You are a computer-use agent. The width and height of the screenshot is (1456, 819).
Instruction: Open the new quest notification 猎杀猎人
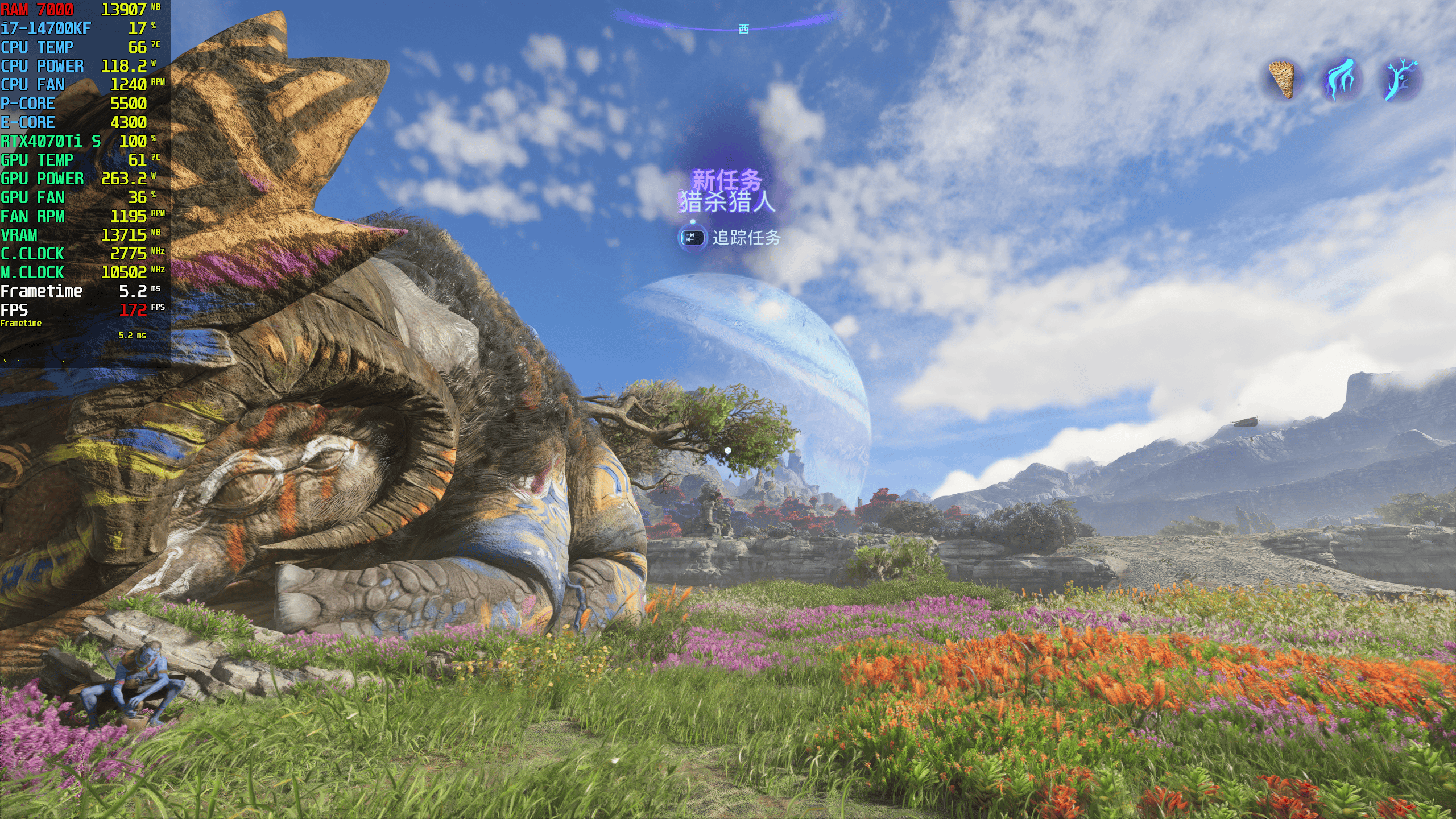727,201
